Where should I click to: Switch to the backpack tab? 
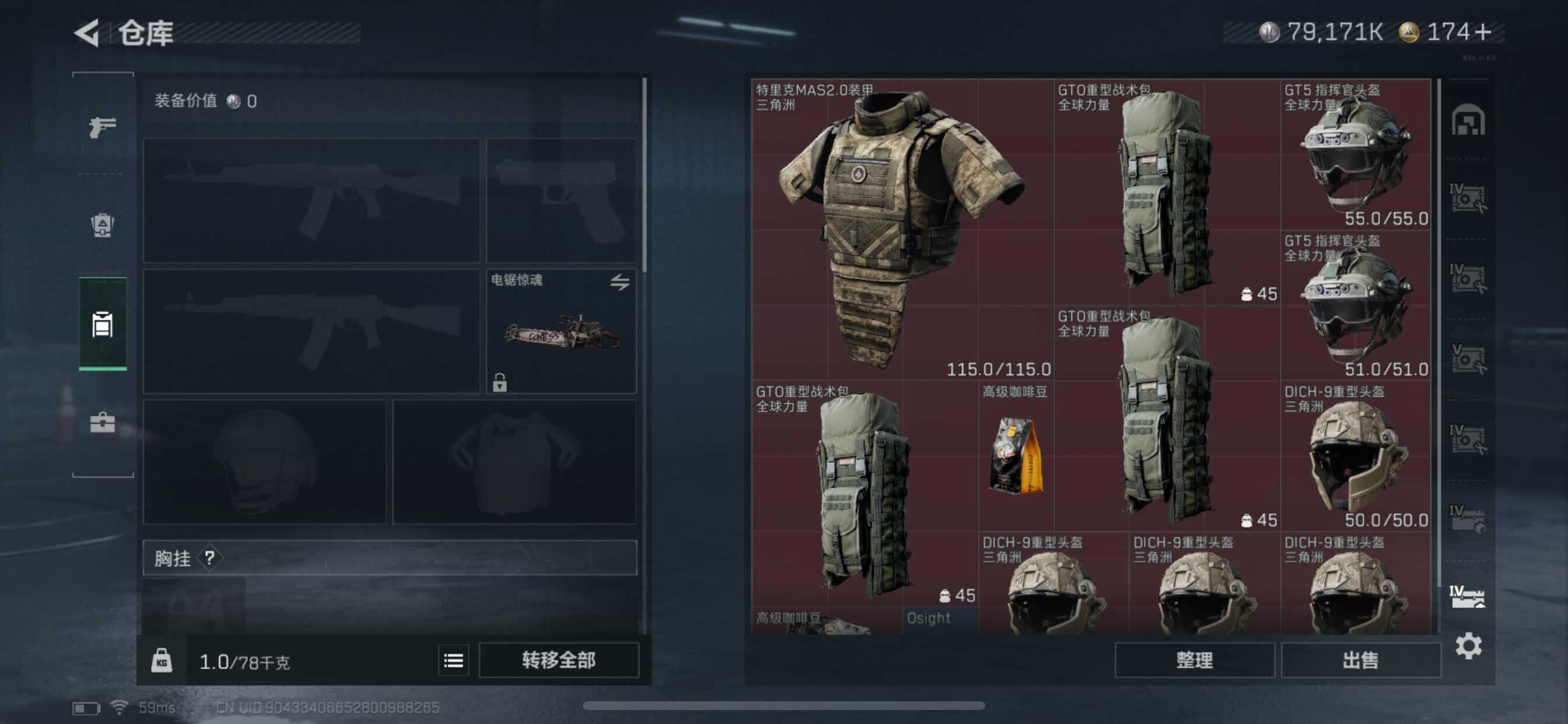coord(102,225)
